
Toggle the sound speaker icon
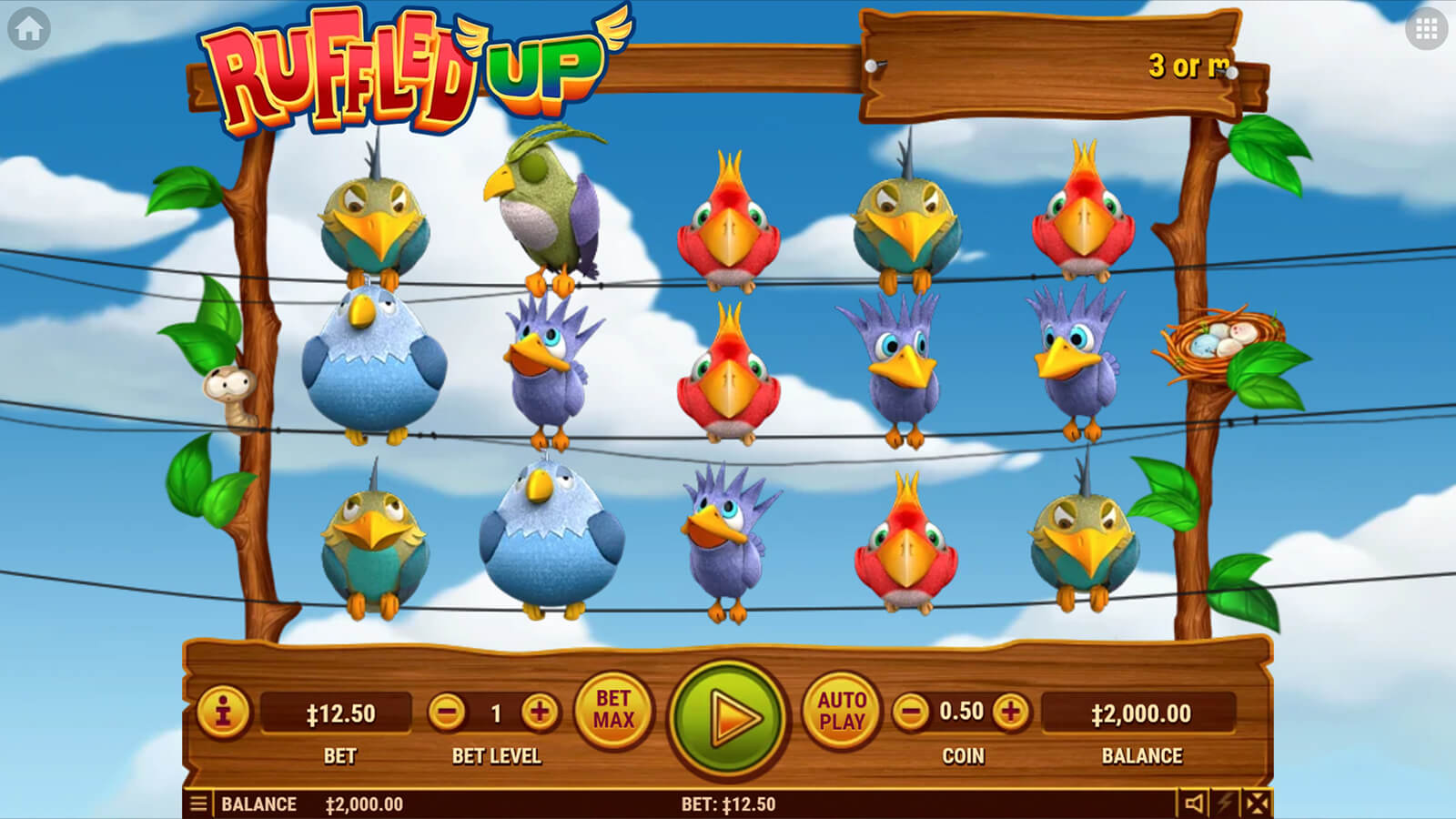point(1193,803)
